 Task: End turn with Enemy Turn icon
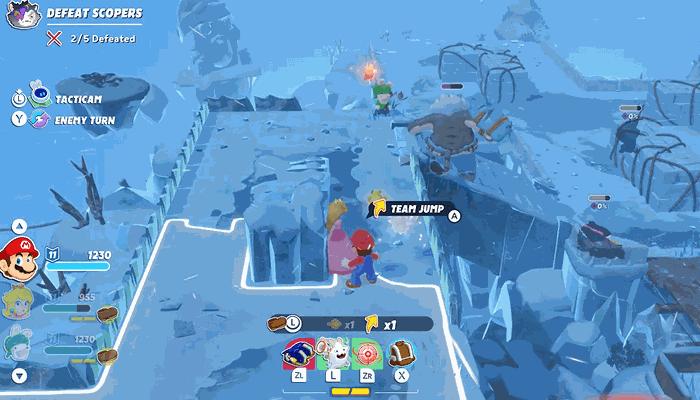click(x=40, y=120)
